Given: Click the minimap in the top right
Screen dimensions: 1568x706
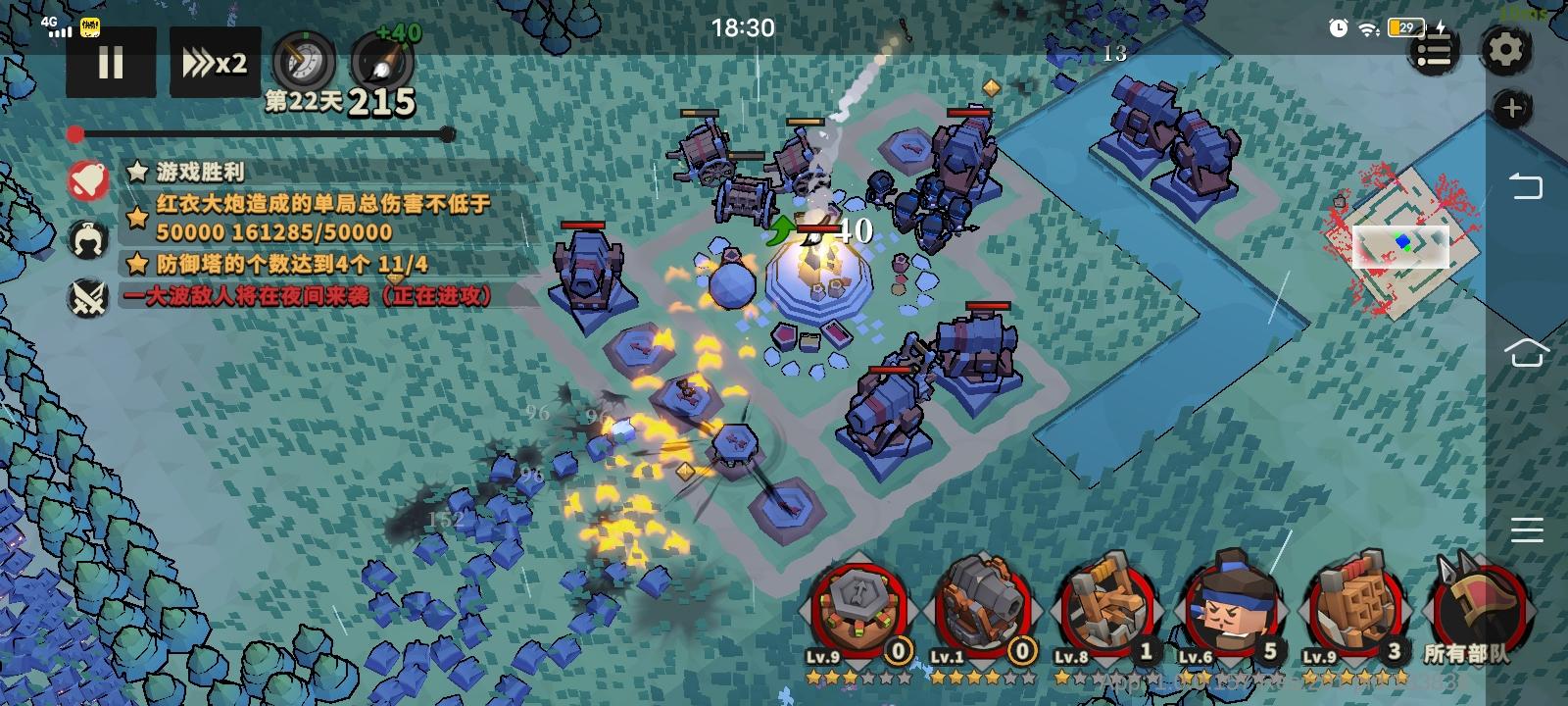Looking at the screenshot, I should 1401,245.
